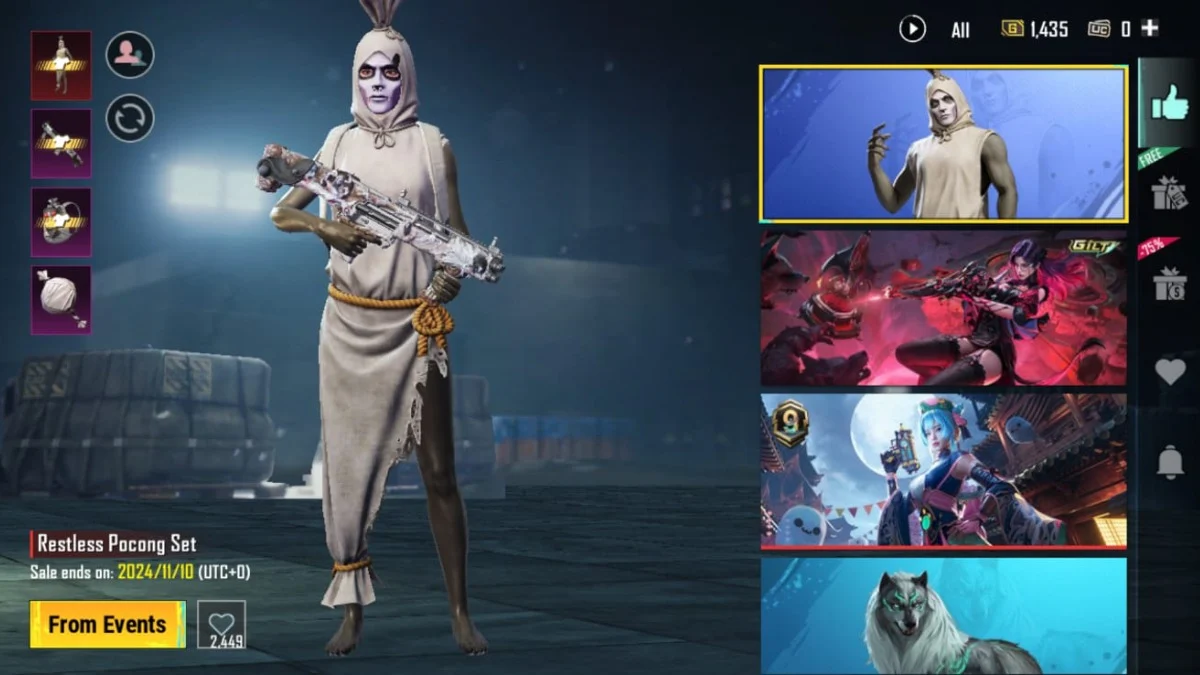Viewport: 1200px width, 675px height.
Task: Click the circular refresh arrows button
Action: pos(130,117)
